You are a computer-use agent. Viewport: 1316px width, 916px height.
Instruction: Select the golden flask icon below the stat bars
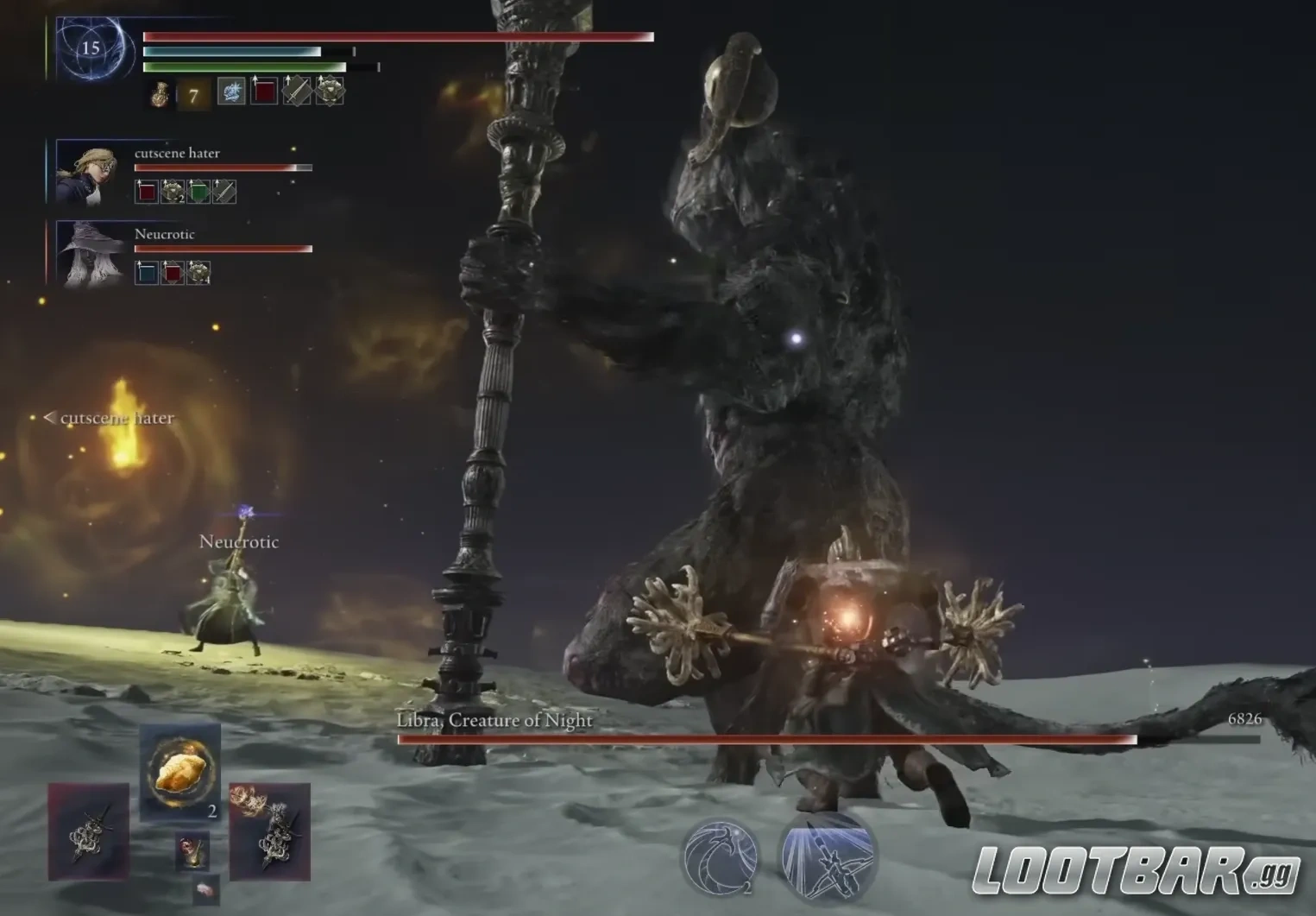tap(160, 94)
